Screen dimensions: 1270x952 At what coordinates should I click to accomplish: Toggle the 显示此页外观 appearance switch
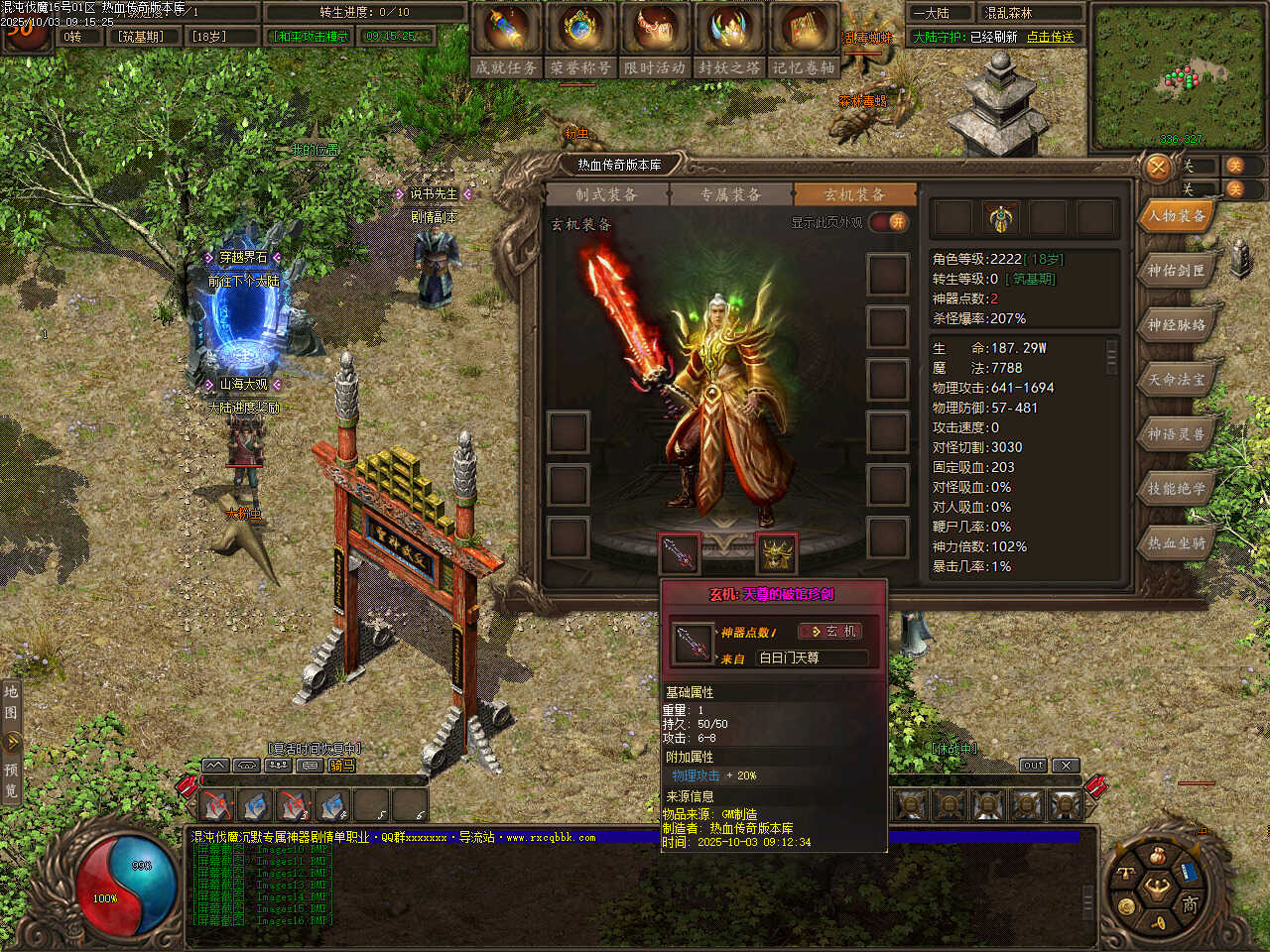(x=889, y=222)
